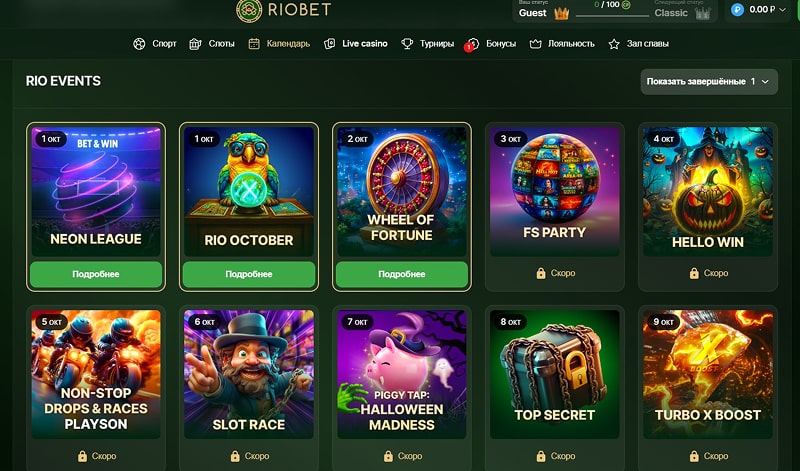Open the Лояльность section
The image size is (800, 471).
tap(562, 44)
